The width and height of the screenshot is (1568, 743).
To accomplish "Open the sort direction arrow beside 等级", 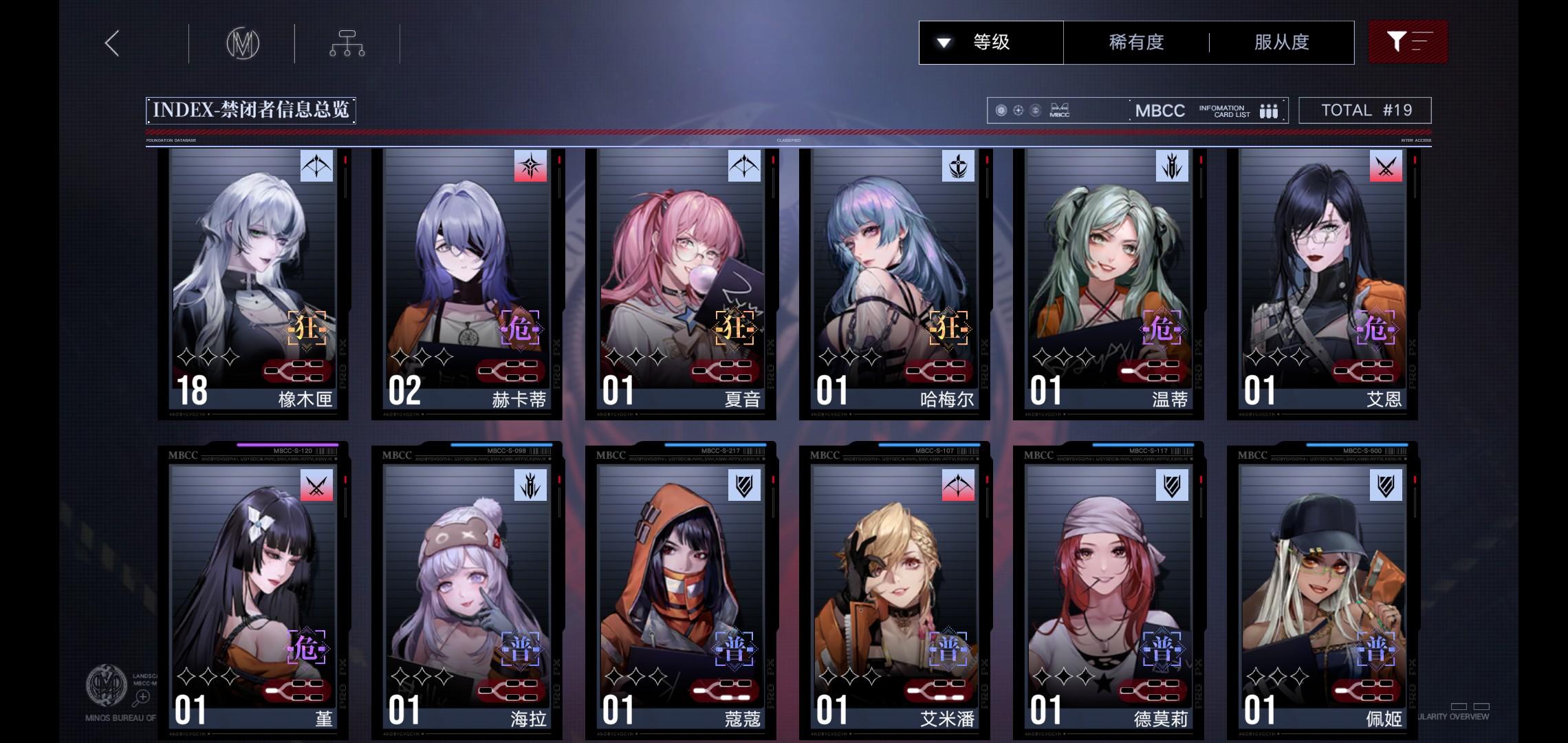I will [943, 42].
